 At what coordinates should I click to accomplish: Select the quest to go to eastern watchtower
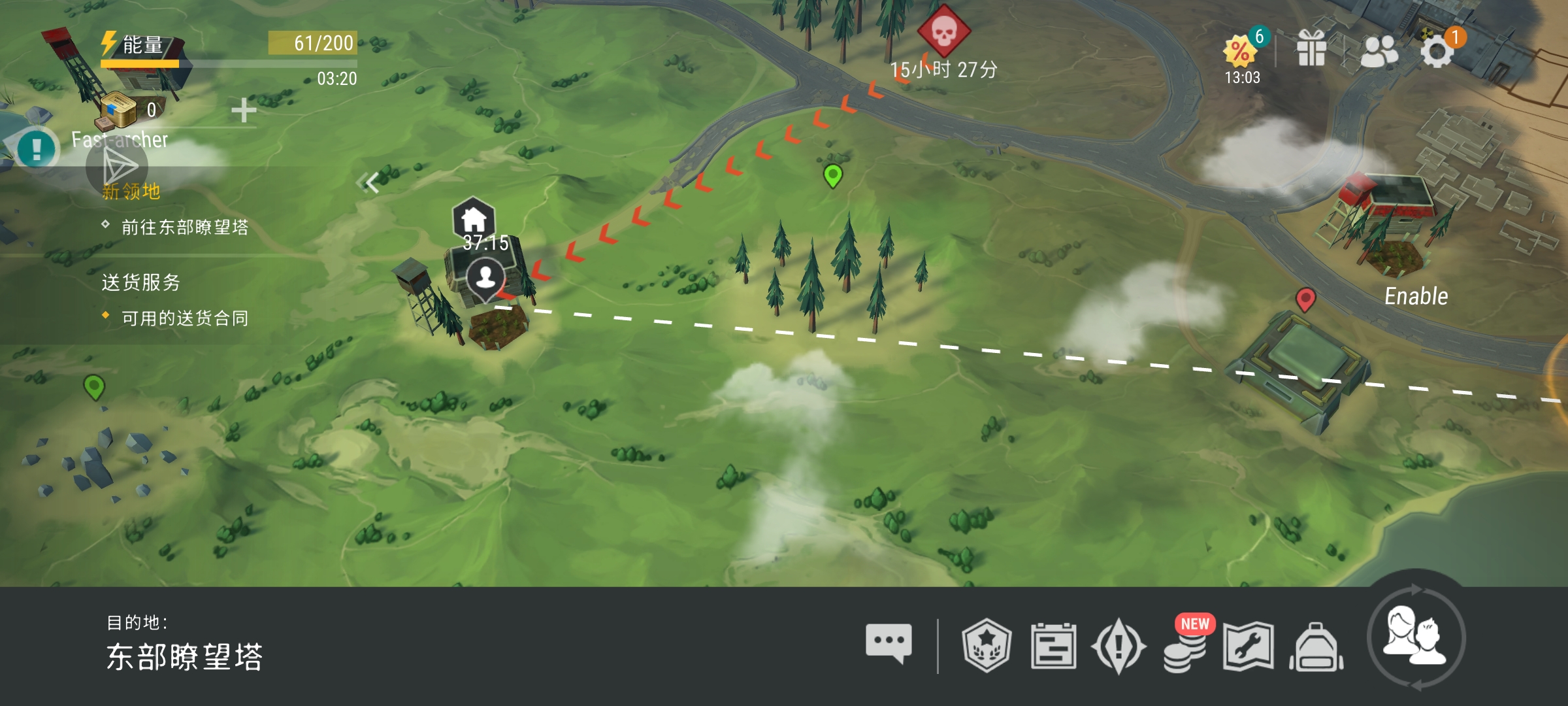pyautogui.click(x=184, y=227)
